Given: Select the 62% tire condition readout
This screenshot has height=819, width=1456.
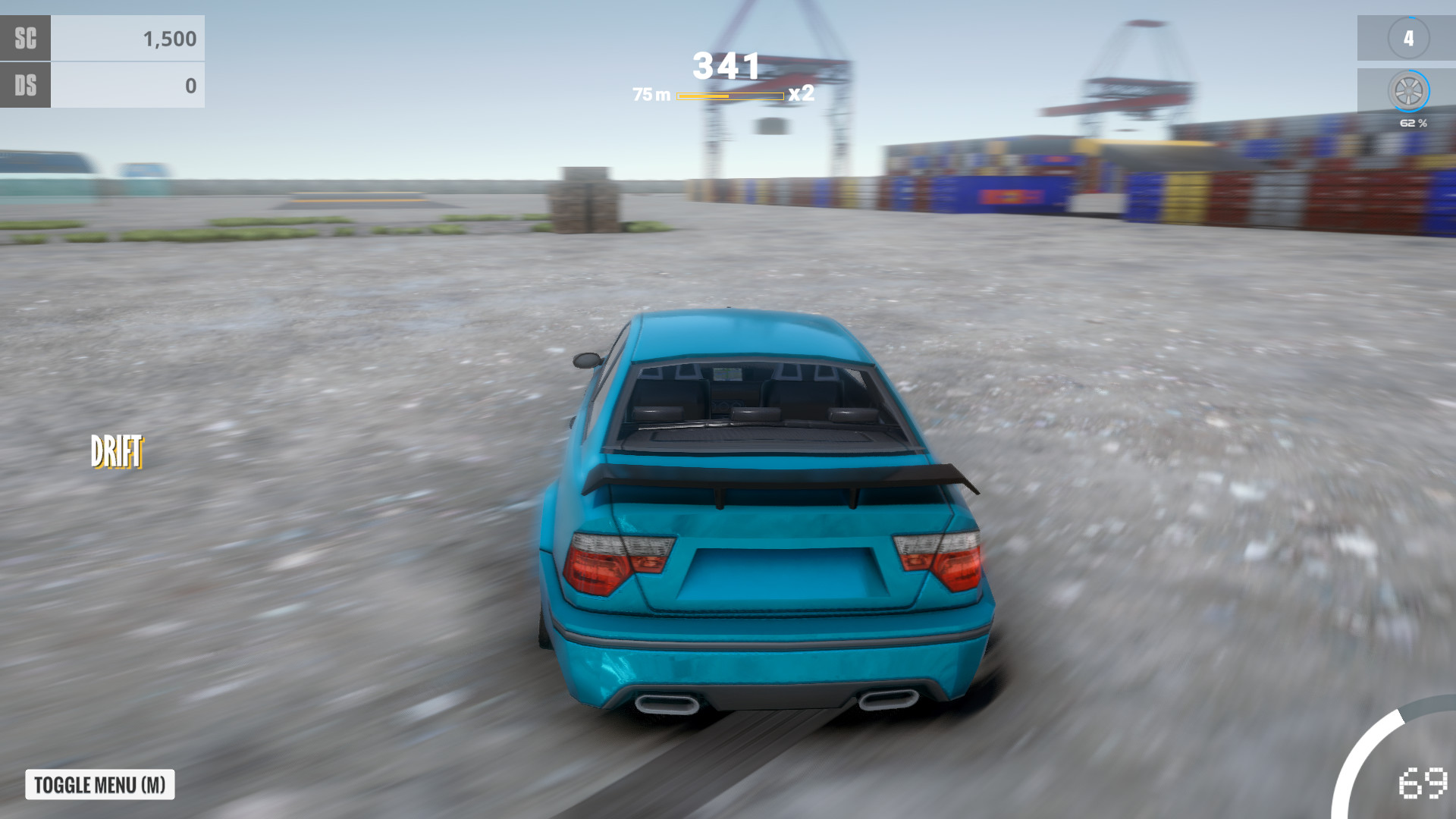Looking at the screenshot, I should point(1412,120).
